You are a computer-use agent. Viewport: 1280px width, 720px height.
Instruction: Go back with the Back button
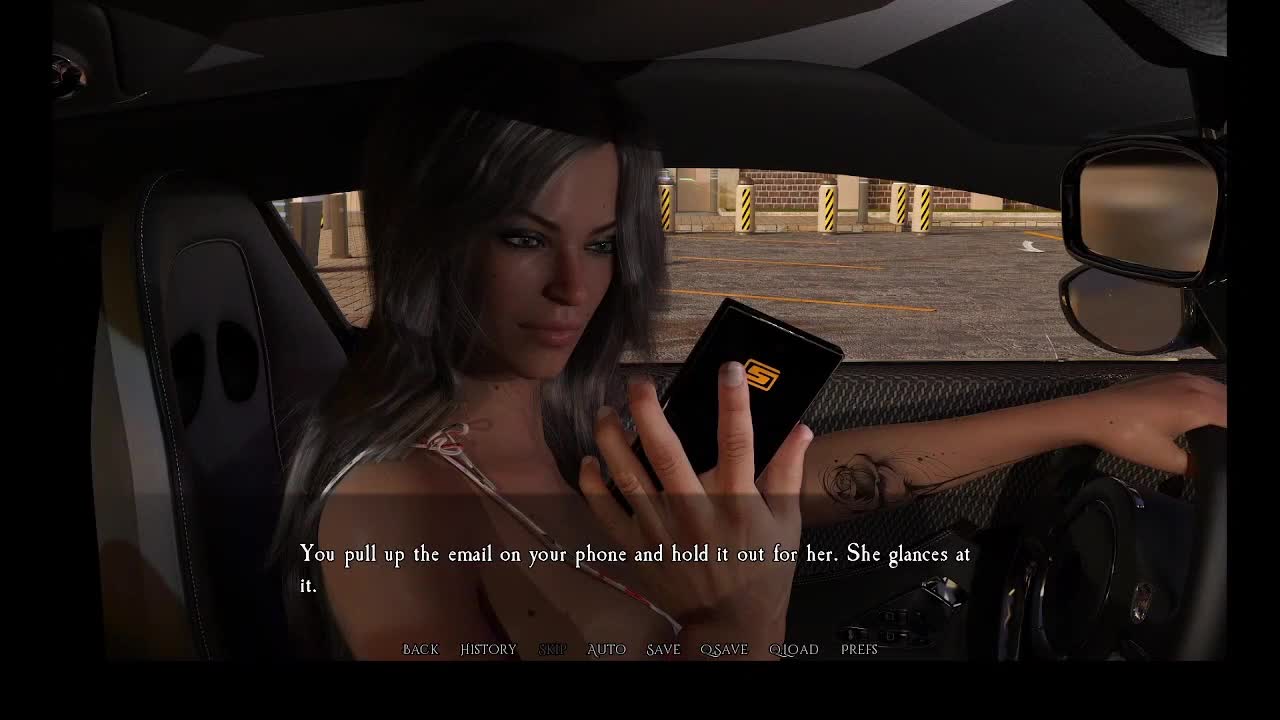(420, 650)
